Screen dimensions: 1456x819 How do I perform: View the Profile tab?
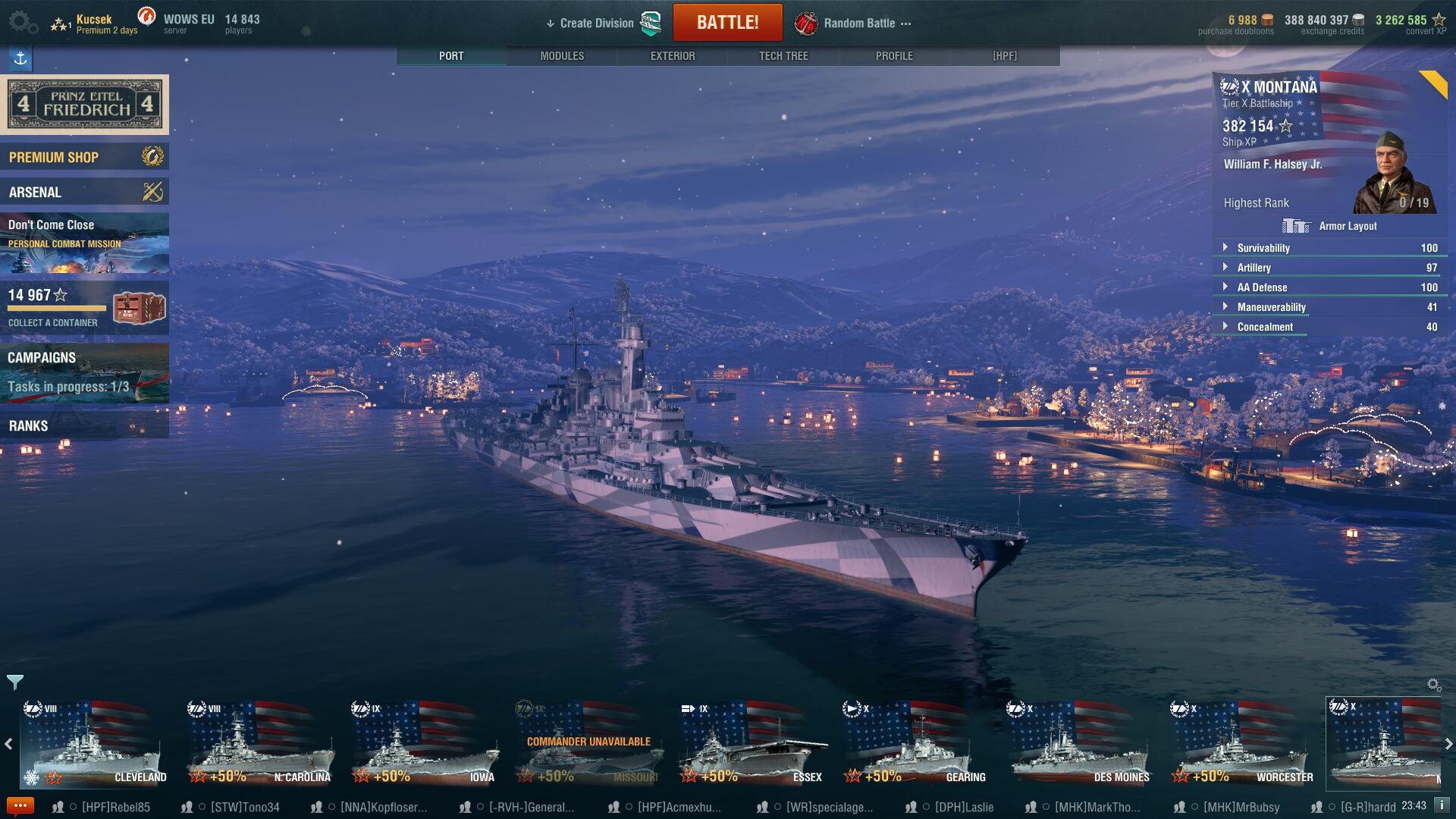pyautogui.click(x=894, y=56)
